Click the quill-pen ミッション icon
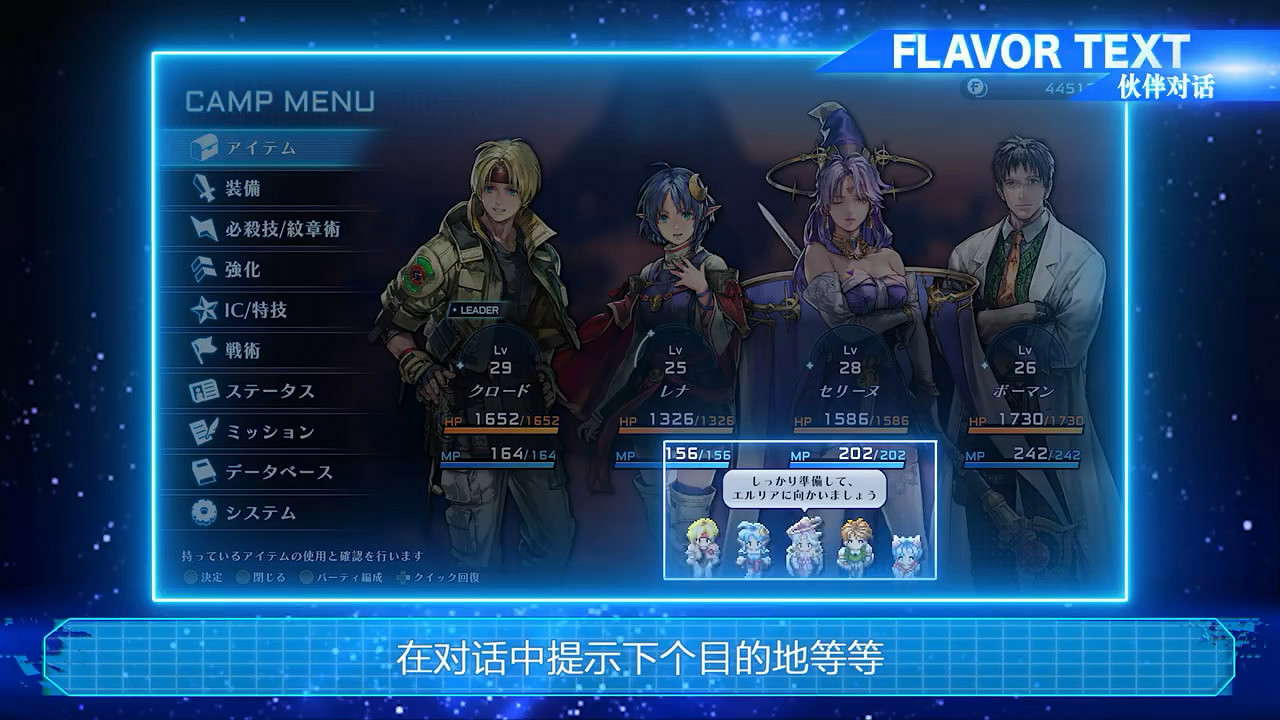1280x720 pixels. coord(205,430)
